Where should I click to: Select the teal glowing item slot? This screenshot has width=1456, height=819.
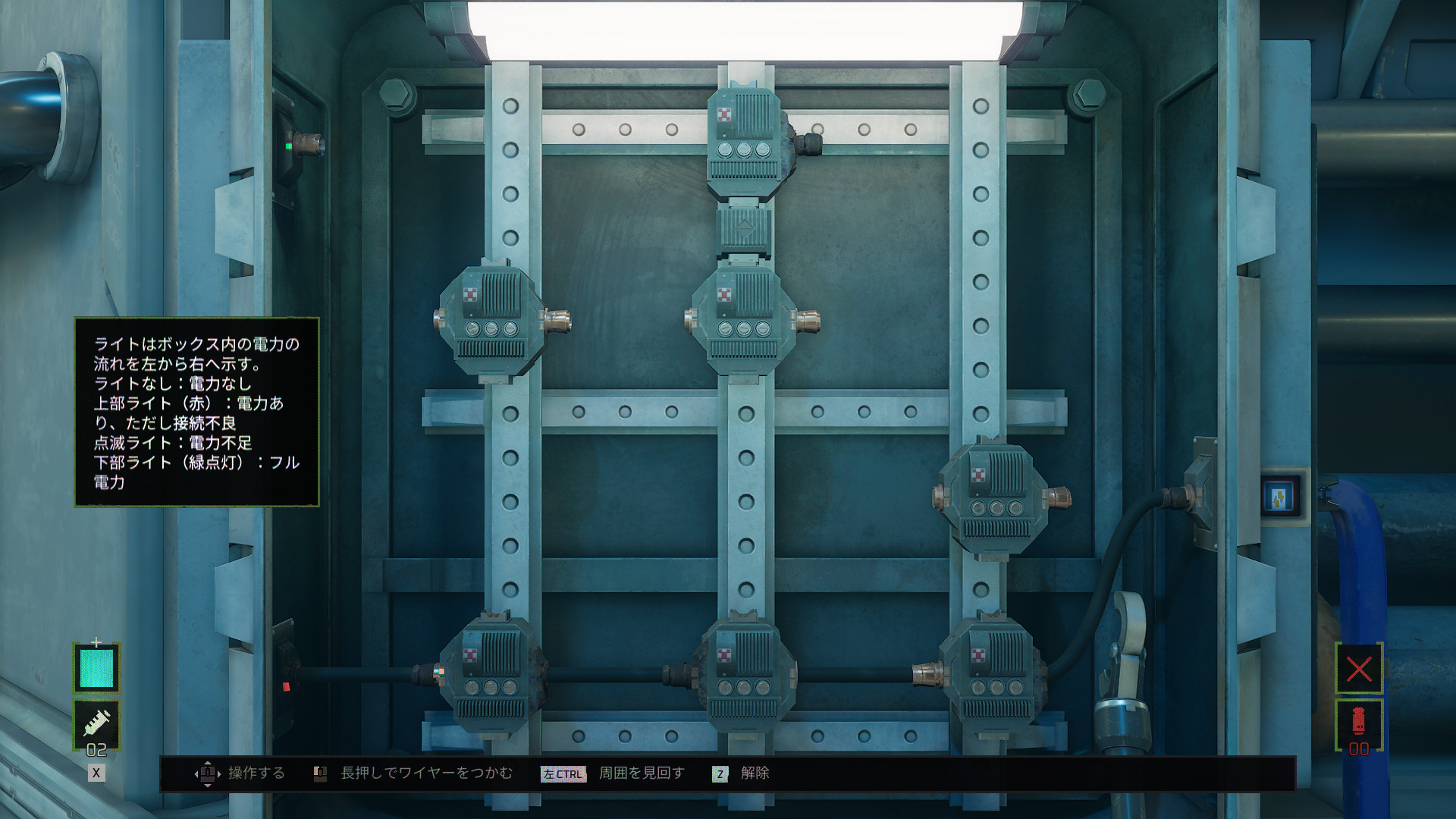pyautogui.click(x=96, y=668)
